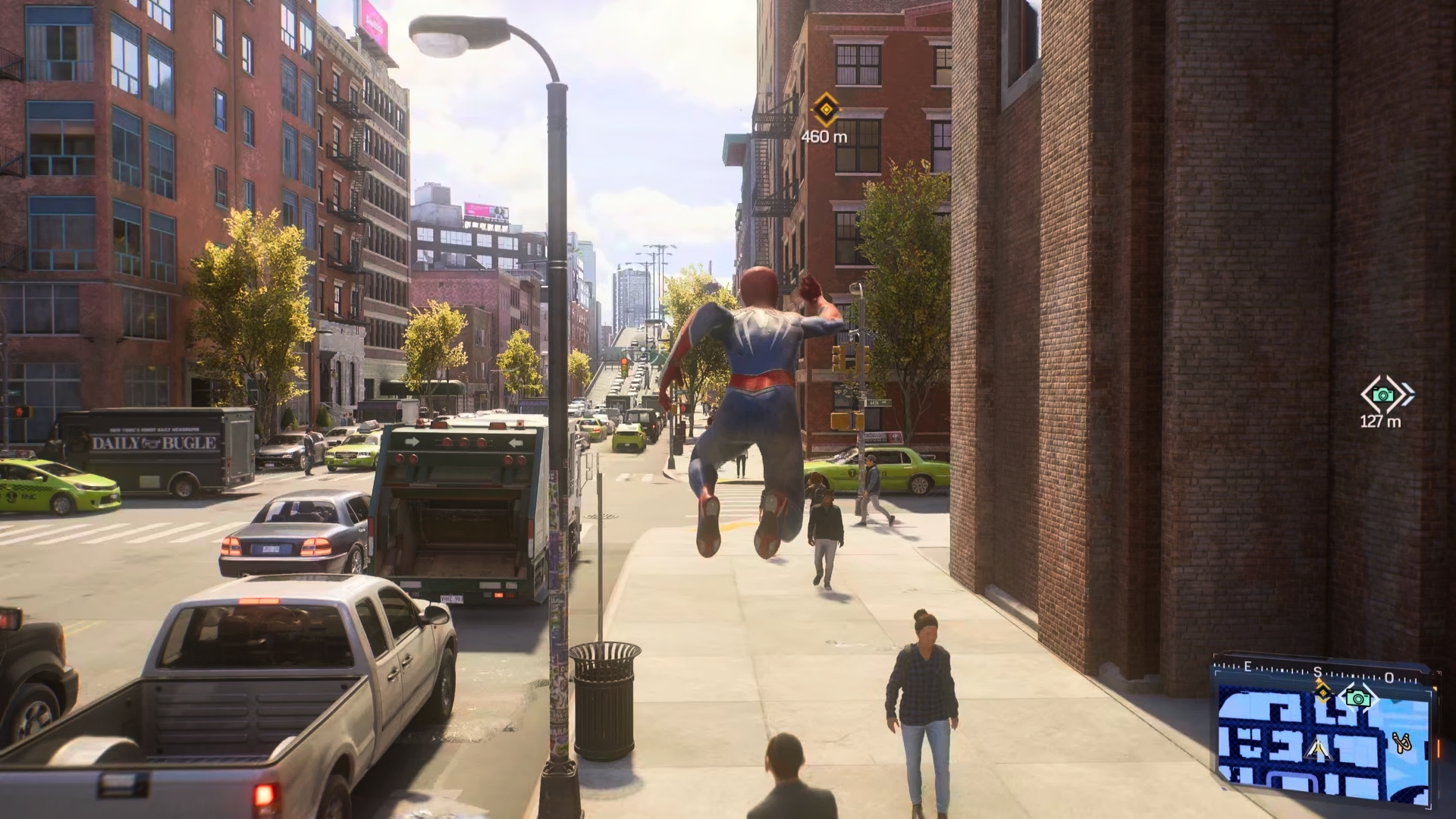Click the player arrow on the minimap
The image size is (1456, 819).
[x=1318, y=750]
